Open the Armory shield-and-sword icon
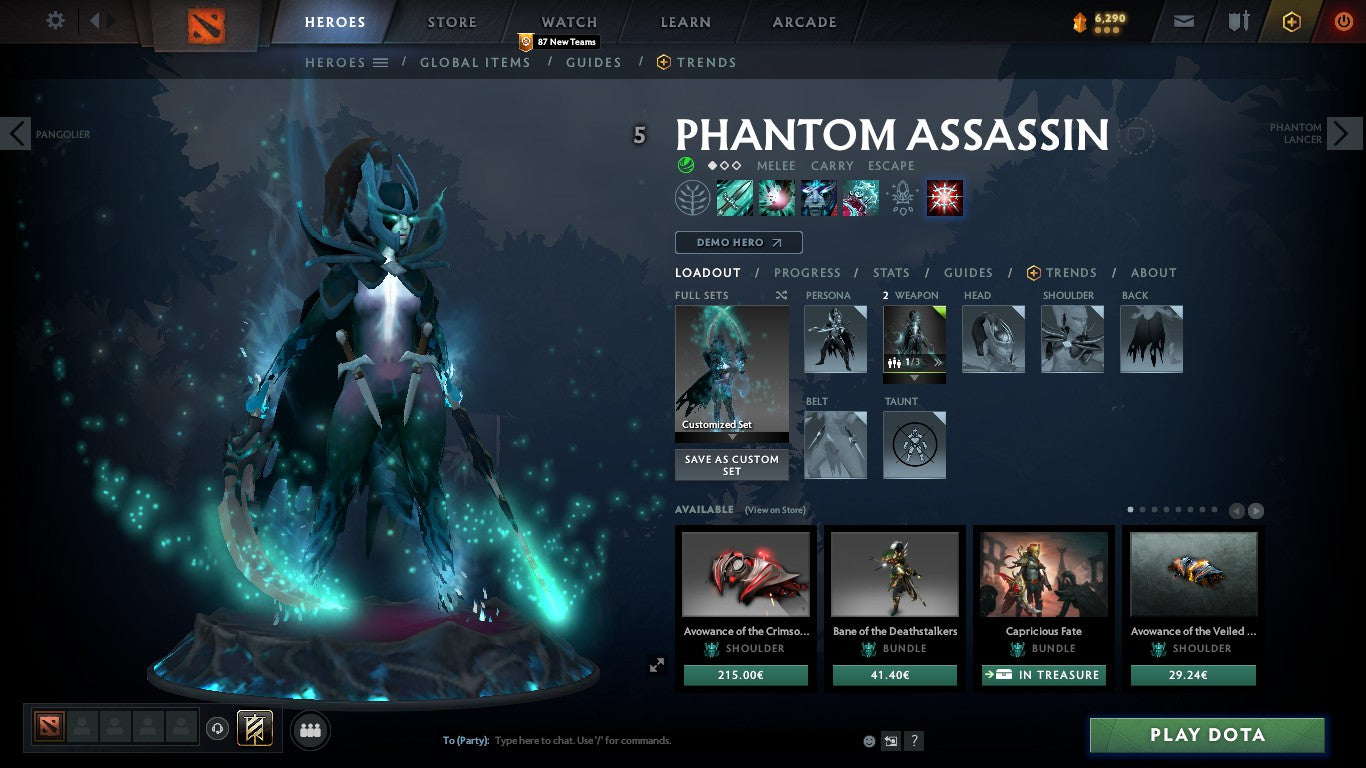The width and height of the screenshot is (1366, 768). click(x=1239, y=20)
